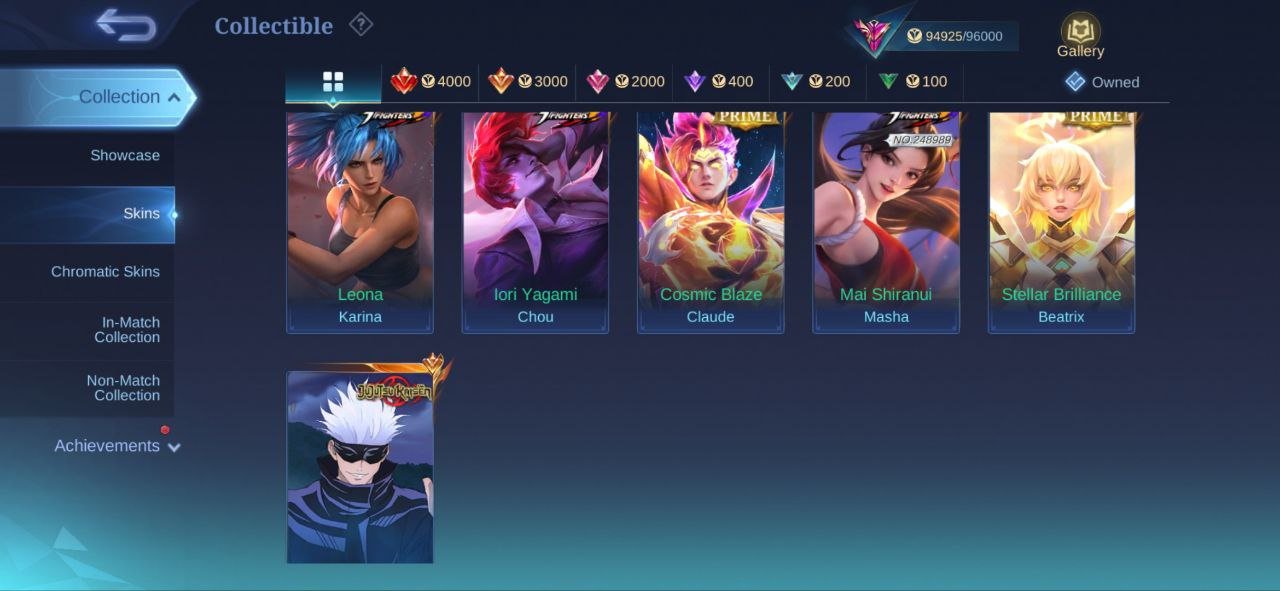Filter skins by 3000 point tier
The width and height of the screenshot is (1280, 591).
528,82
